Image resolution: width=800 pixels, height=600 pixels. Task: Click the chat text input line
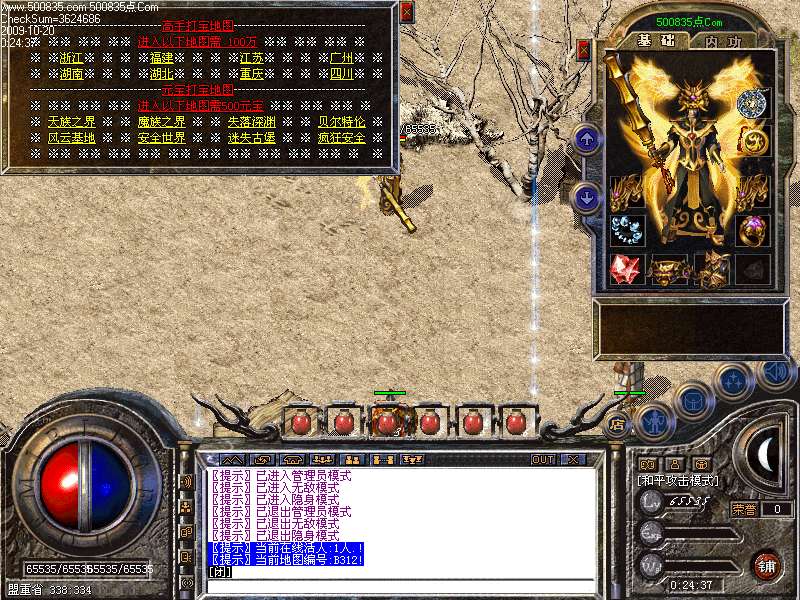click(400, 573)
